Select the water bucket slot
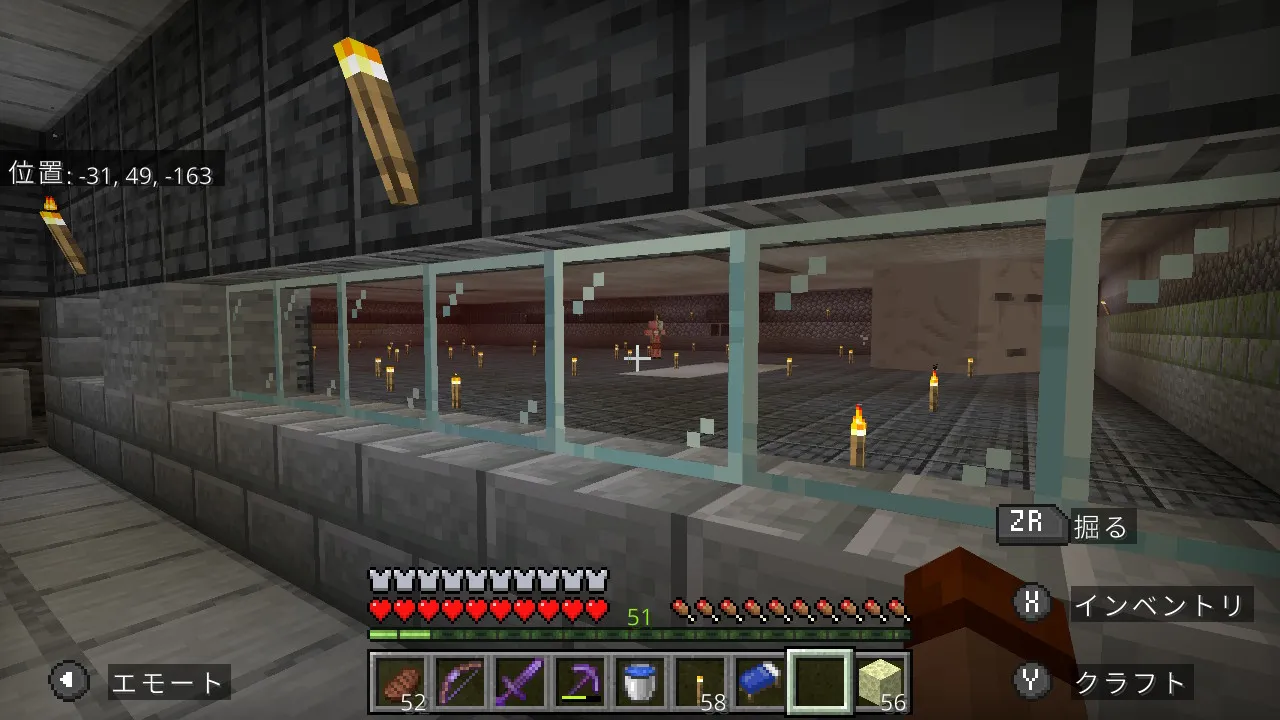 pyautogui.click(x=640, y=683)
